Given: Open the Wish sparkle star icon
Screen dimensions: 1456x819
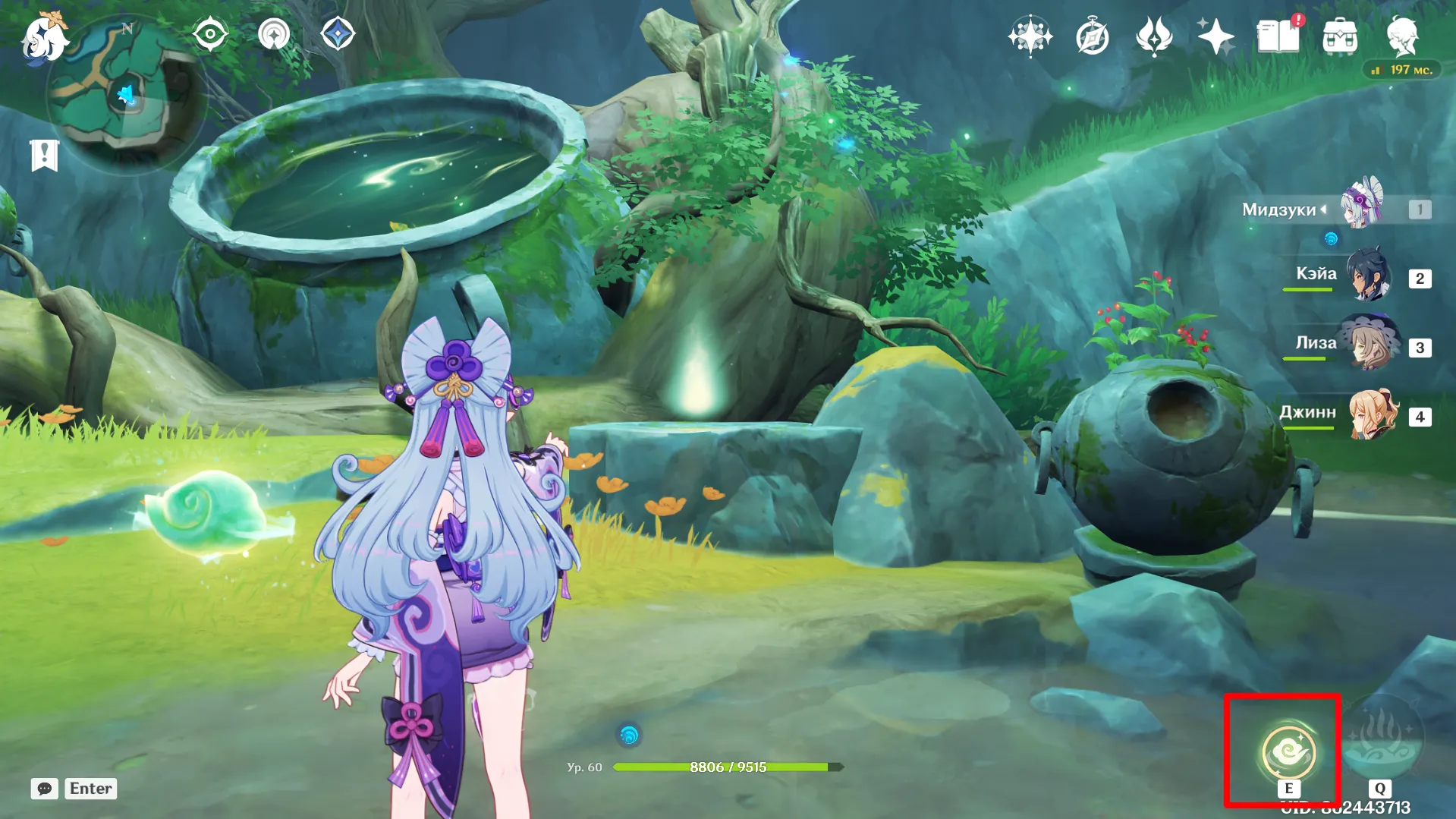Looking at the screenshot, I should tap(1215, 36).
